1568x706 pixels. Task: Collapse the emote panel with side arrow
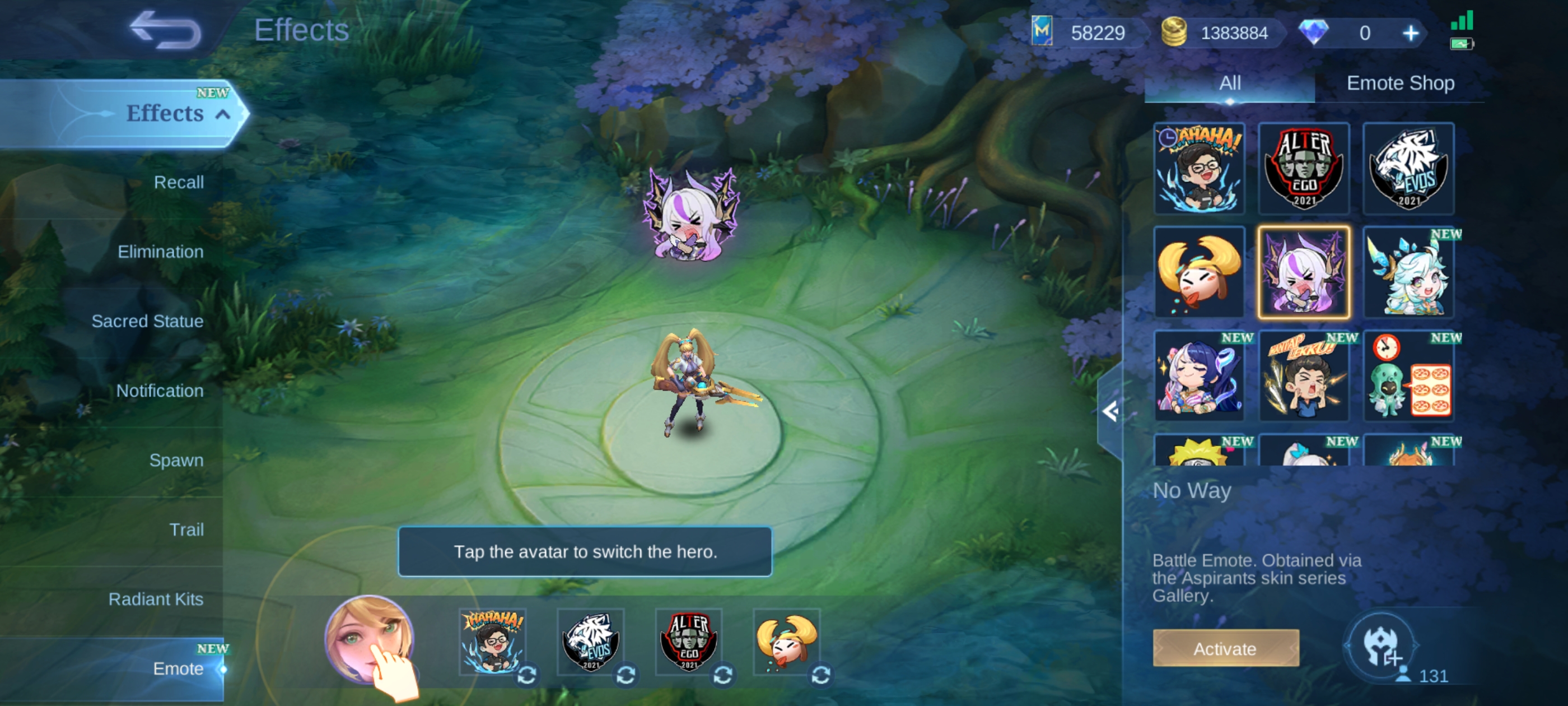(x=1110, y=412)
